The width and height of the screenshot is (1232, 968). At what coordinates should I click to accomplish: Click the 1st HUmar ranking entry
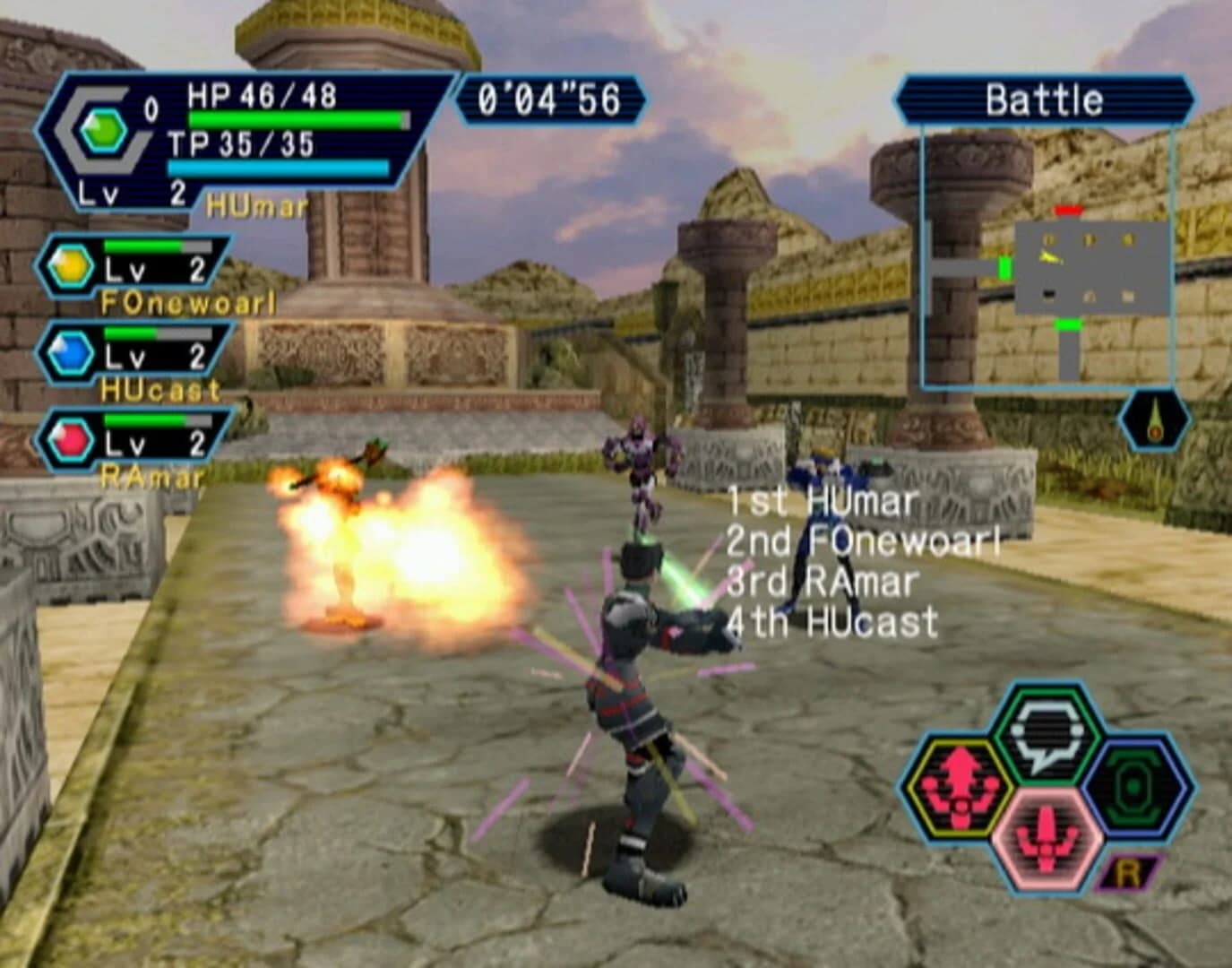pyautogui.click(x=823, y=502)
